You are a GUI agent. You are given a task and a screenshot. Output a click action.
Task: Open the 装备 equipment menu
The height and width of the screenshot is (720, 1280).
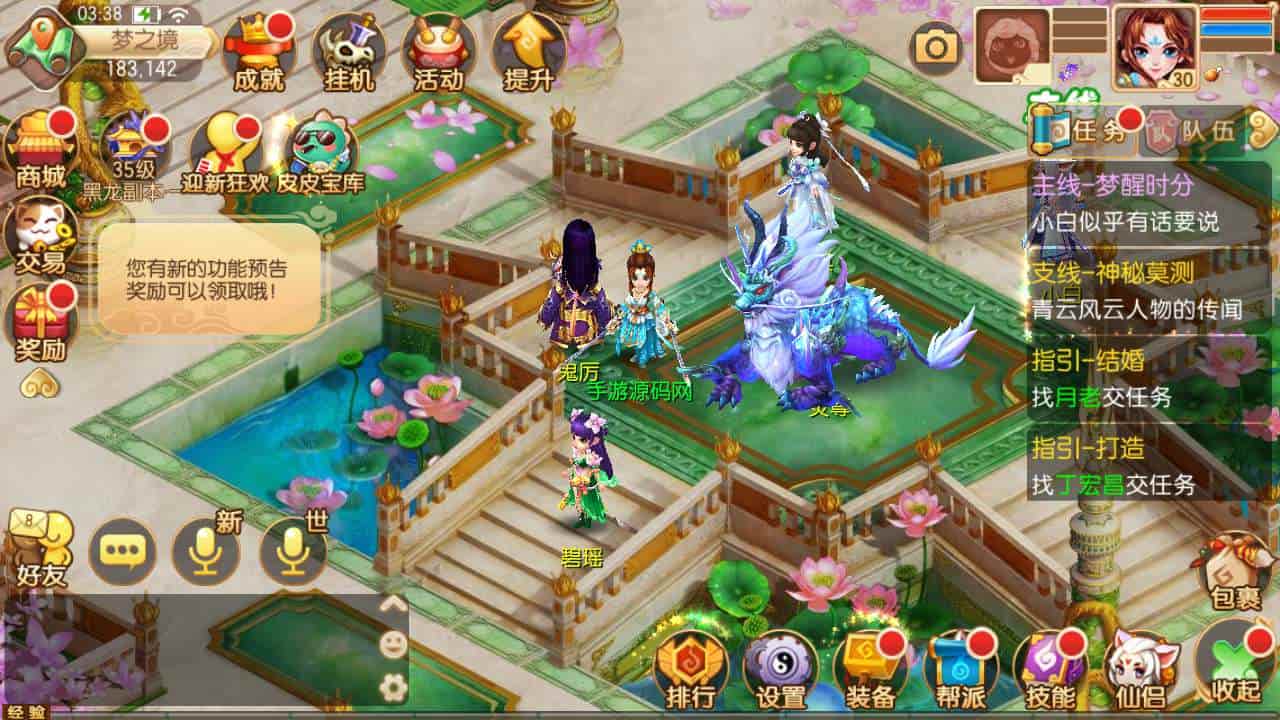[870, 669]
